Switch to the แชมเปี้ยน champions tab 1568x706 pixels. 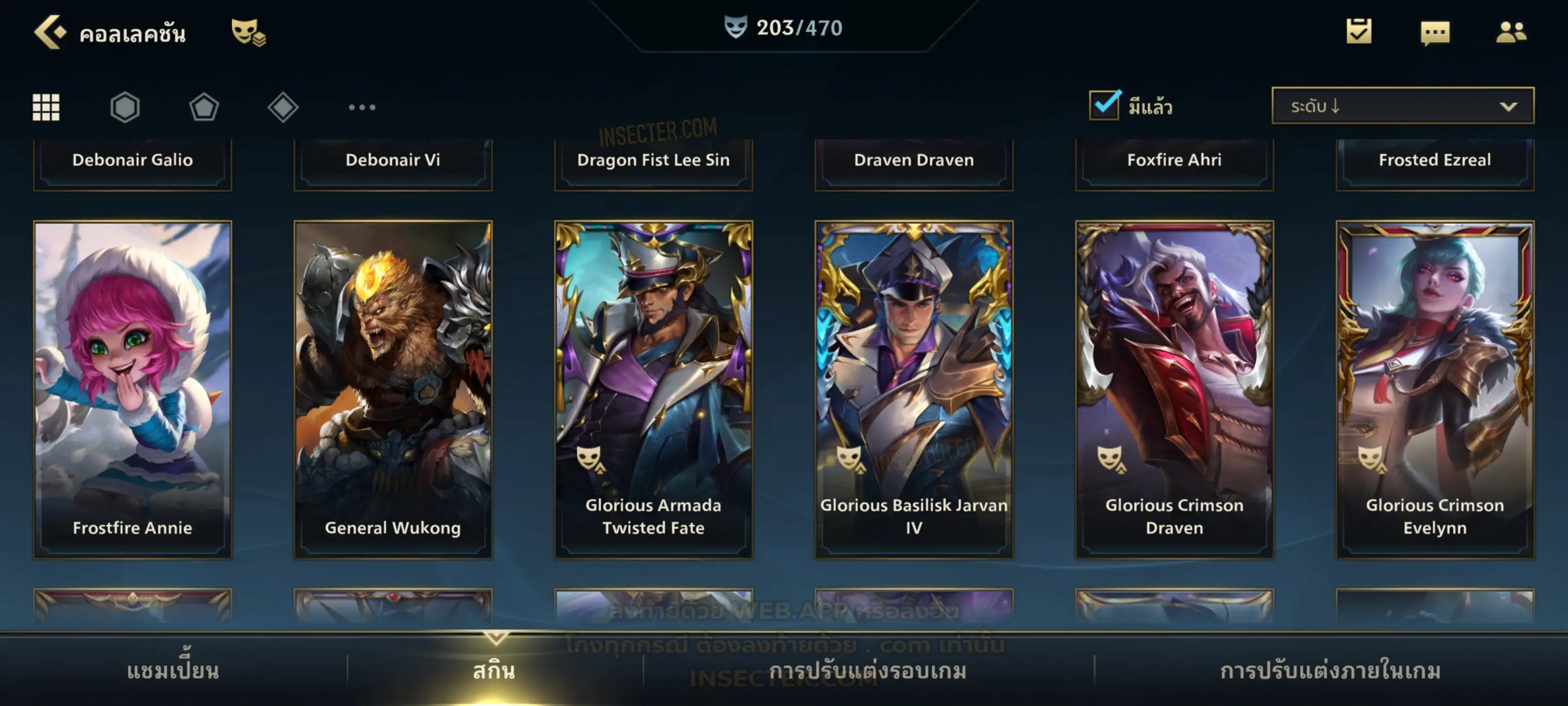point(173,670)
